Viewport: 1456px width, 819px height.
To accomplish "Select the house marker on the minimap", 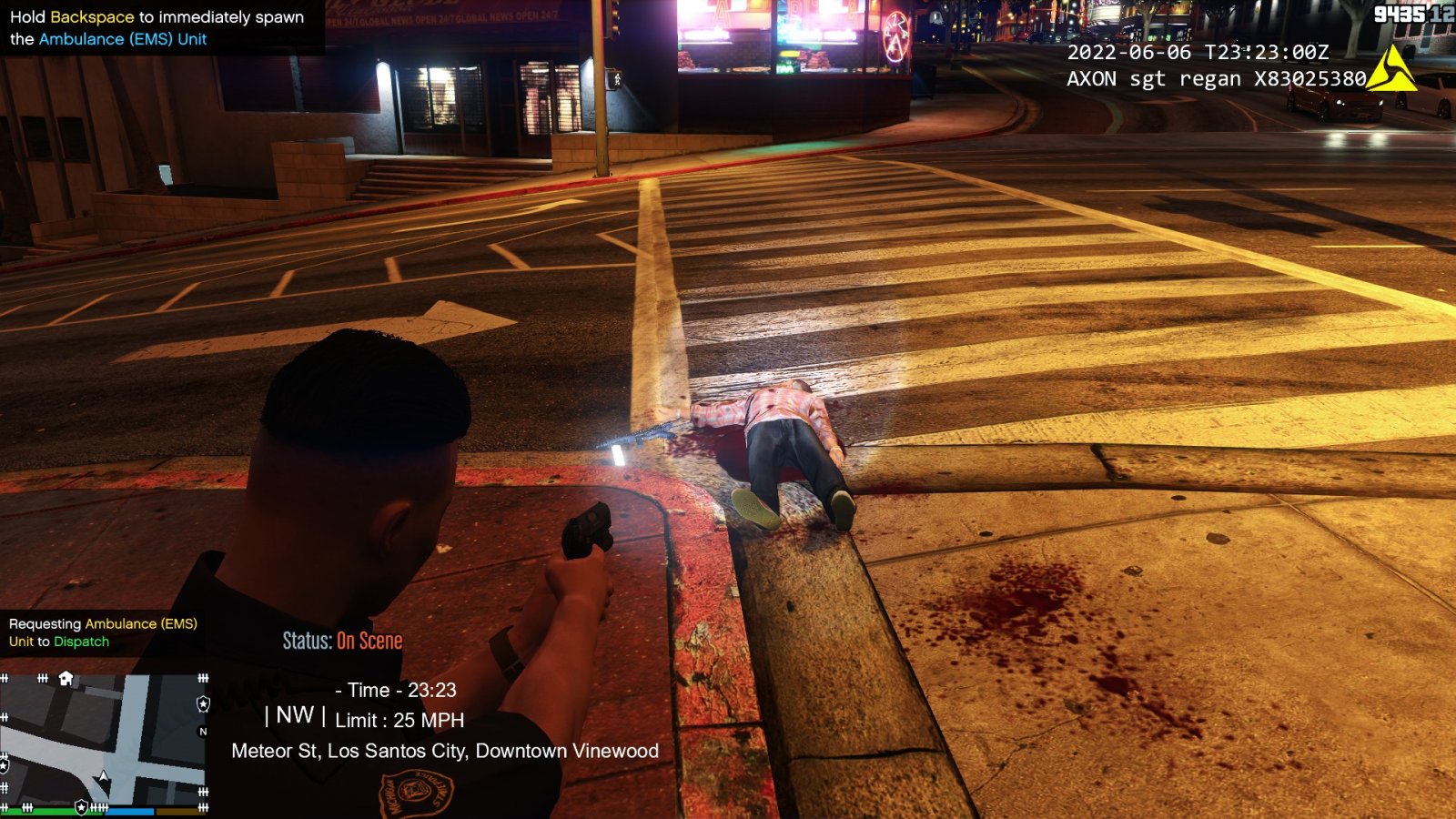I will tap(66, 678).
